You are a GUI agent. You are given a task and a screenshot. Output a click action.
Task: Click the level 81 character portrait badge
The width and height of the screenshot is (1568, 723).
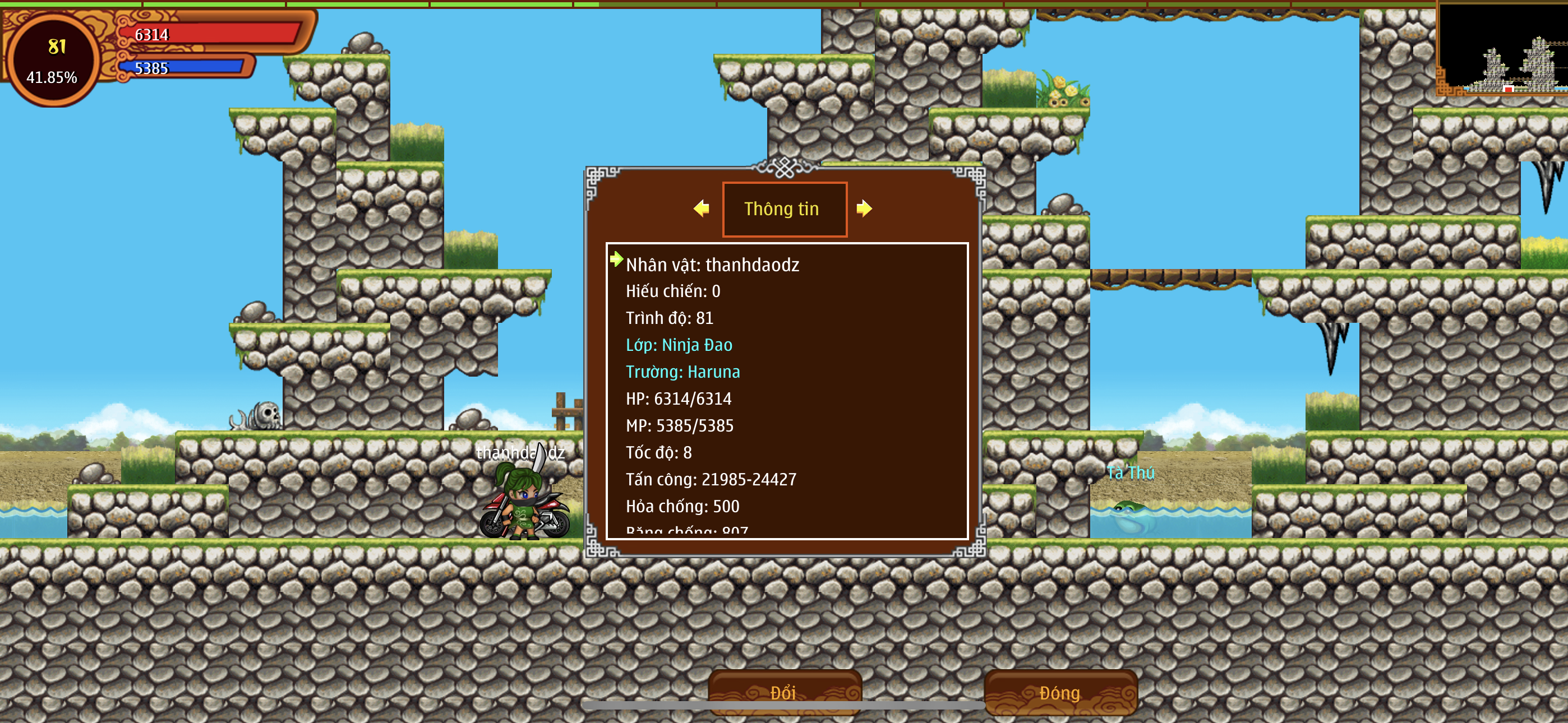point(53,59)
